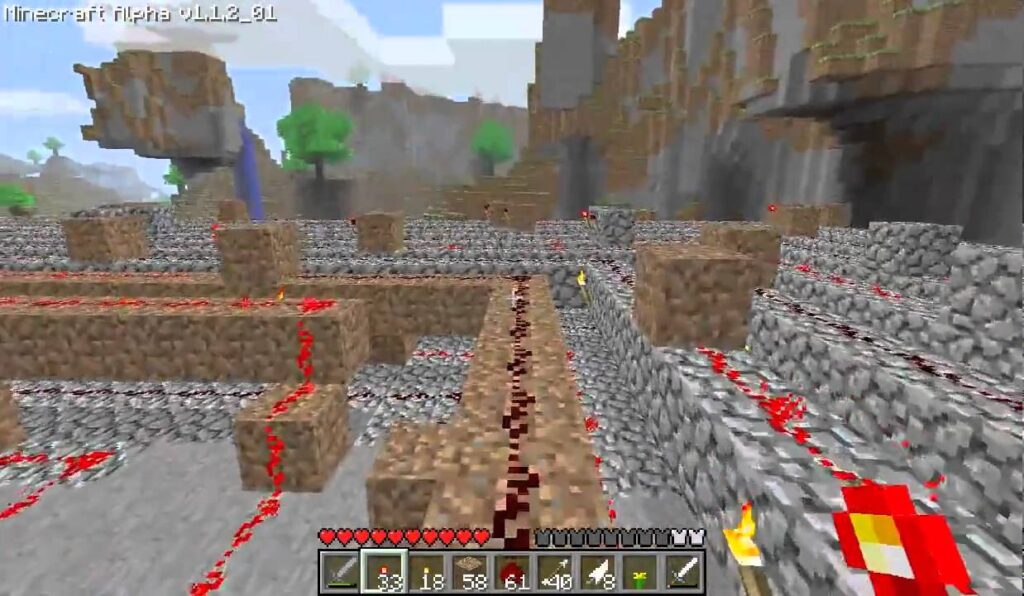Select the redstone dust stack of 61
The width and height of the screenshot is (1024, 596).
(512, 571)
